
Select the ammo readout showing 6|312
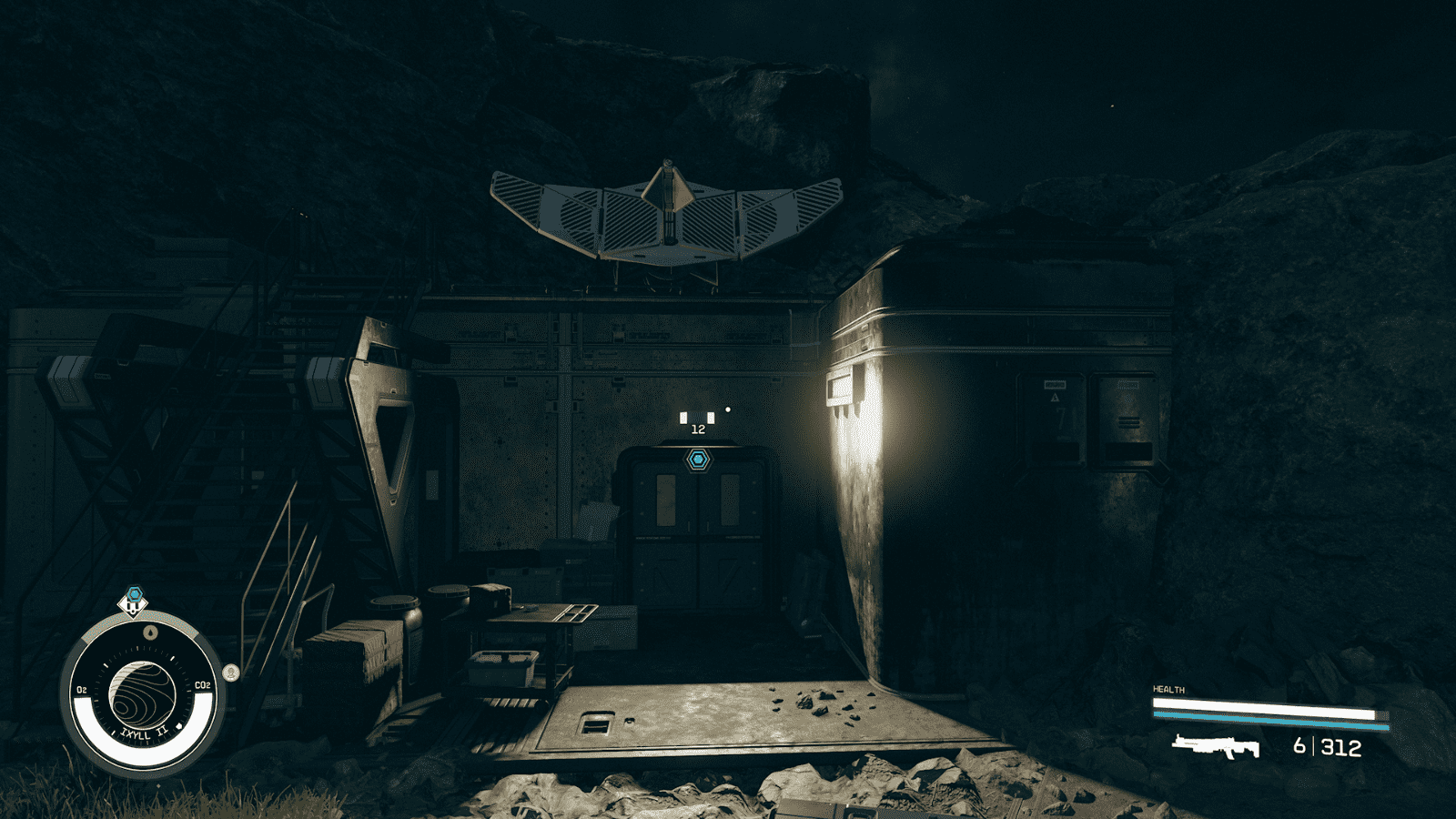pyautogui.click(x=1329, y=746)
